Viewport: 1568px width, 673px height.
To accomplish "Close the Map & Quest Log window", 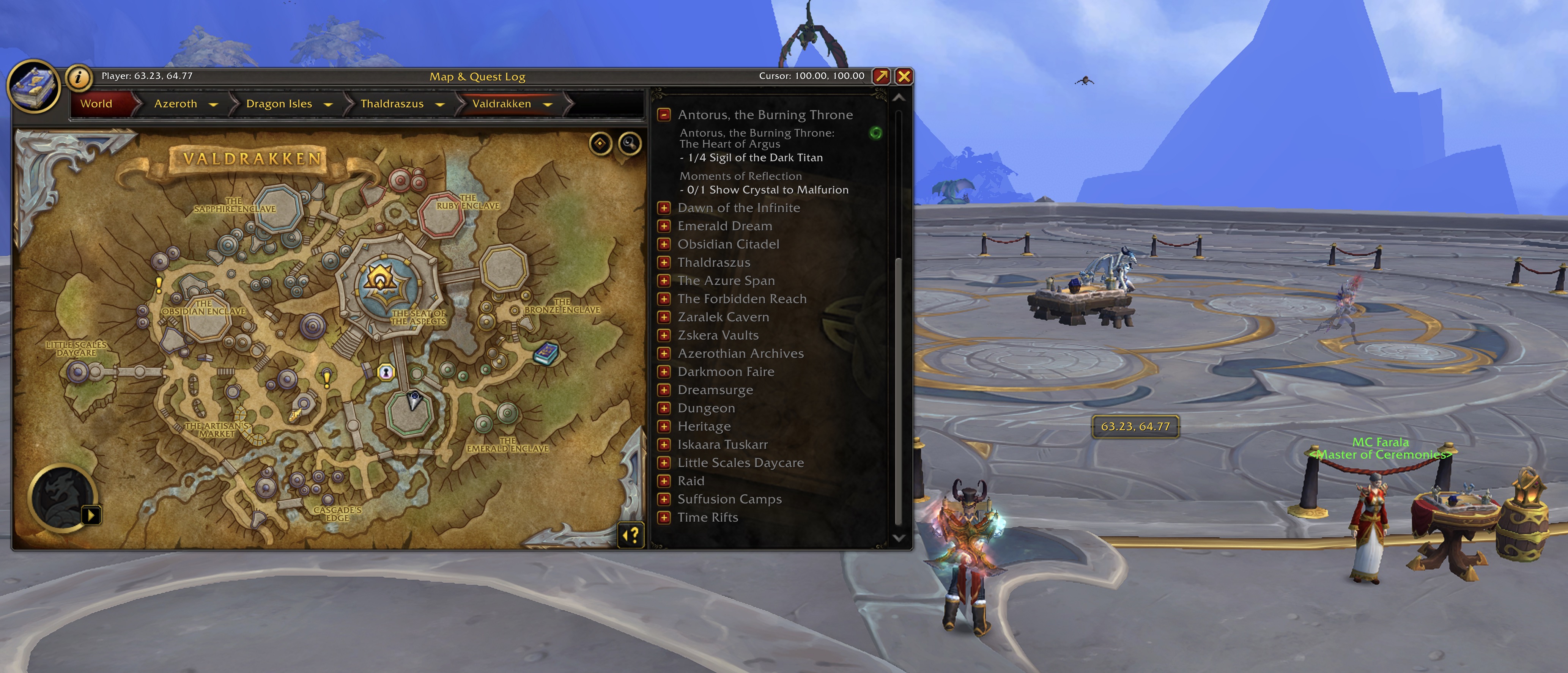I will (x=904, y=76).
